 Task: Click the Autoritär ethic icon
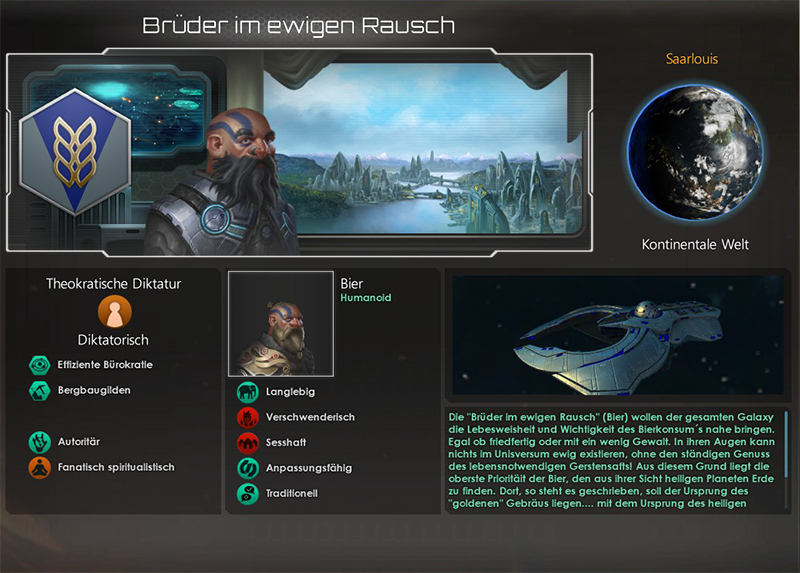[39, 440]
